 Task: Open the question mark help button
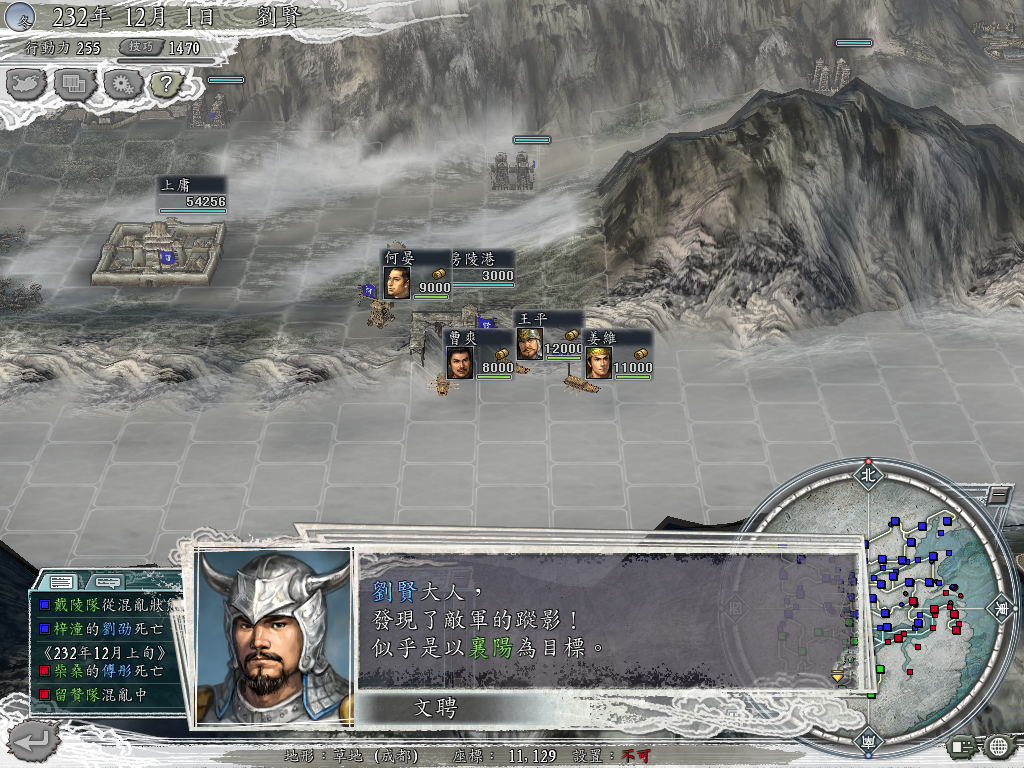pos(167,84)
